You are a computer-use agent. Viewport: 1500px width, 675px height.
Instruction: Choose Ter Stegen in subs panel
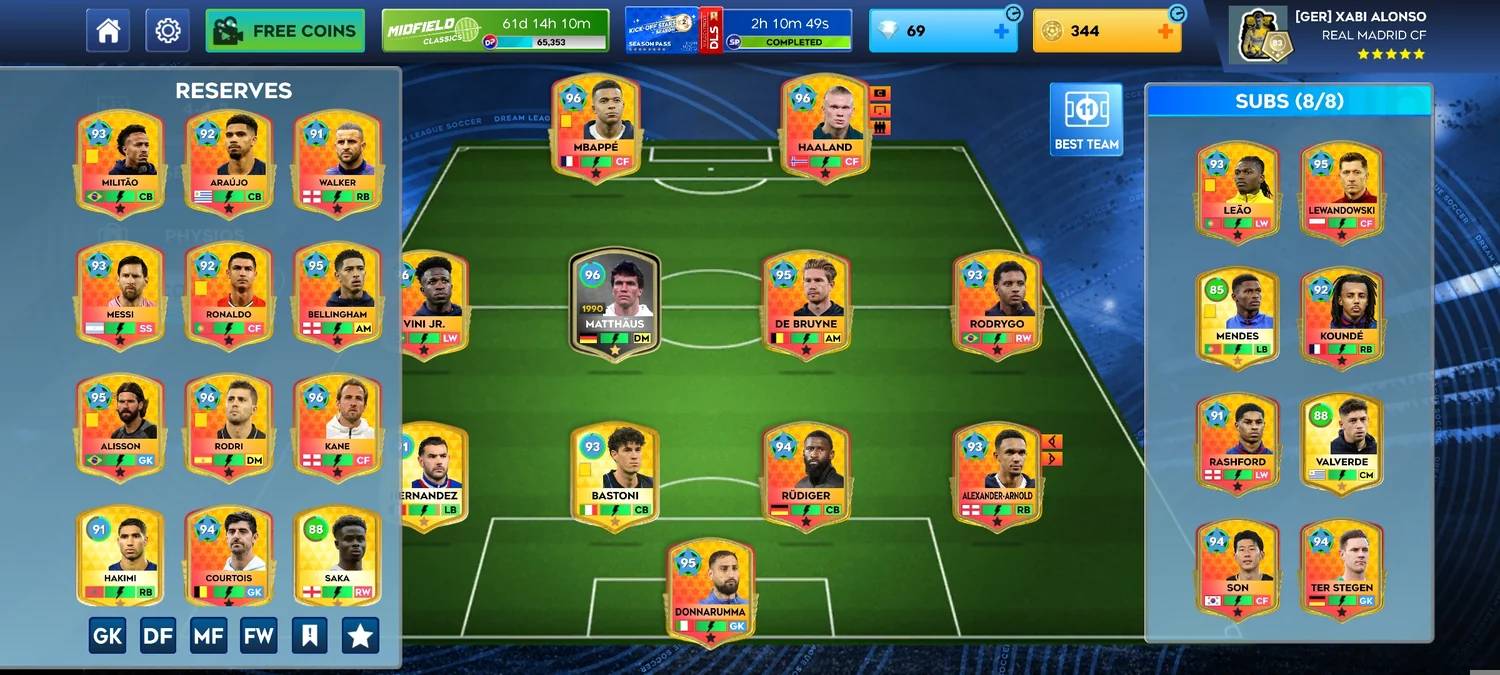click(x=1341, y=567)
